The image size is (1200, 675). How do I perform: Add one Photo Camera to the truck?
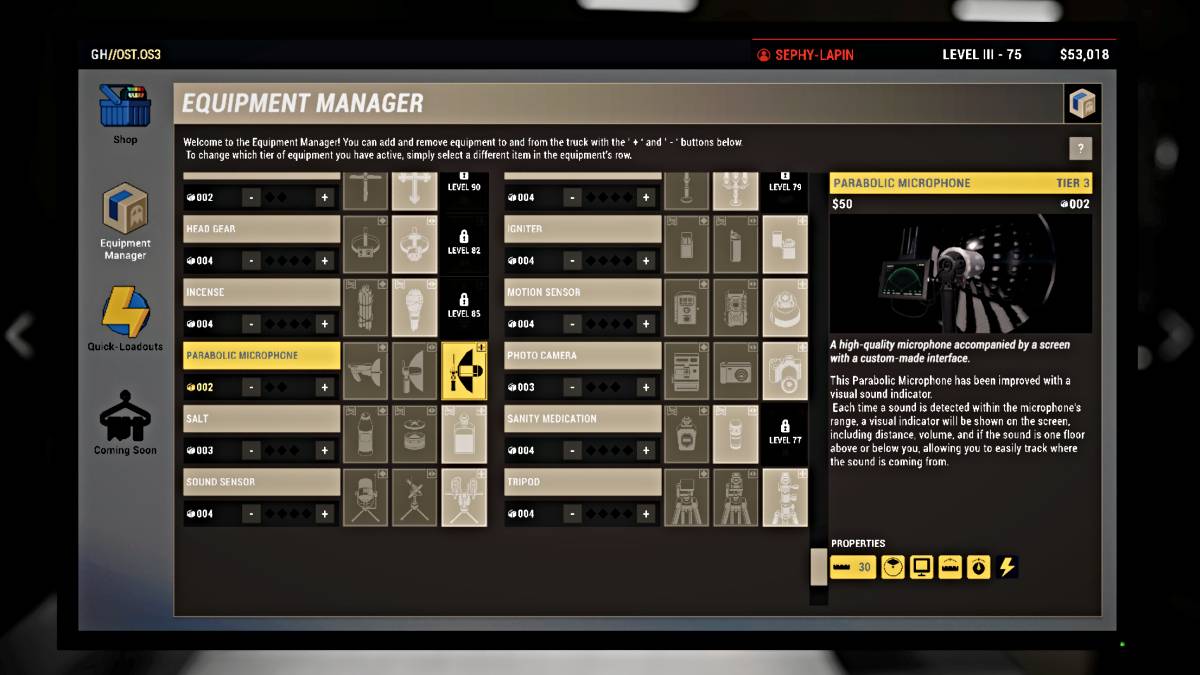[646, 387]
